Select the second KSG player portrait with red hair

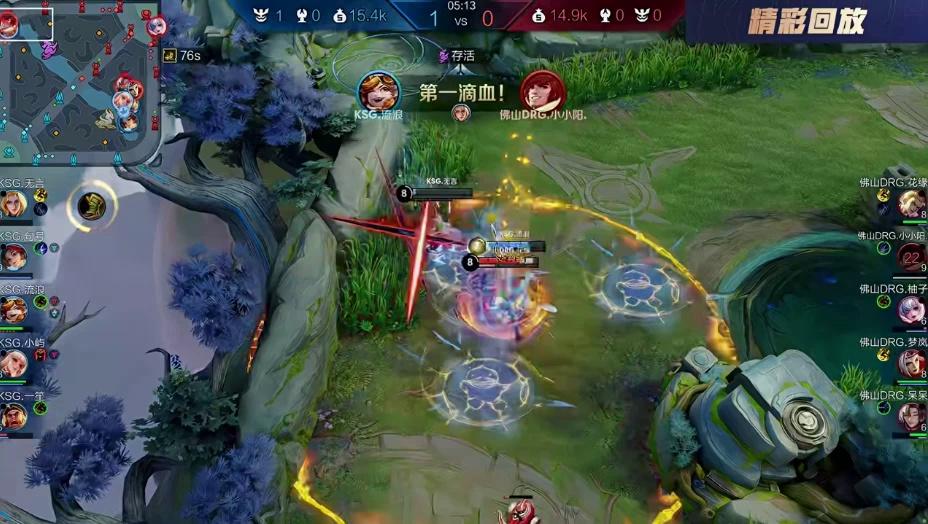[14, 257]
